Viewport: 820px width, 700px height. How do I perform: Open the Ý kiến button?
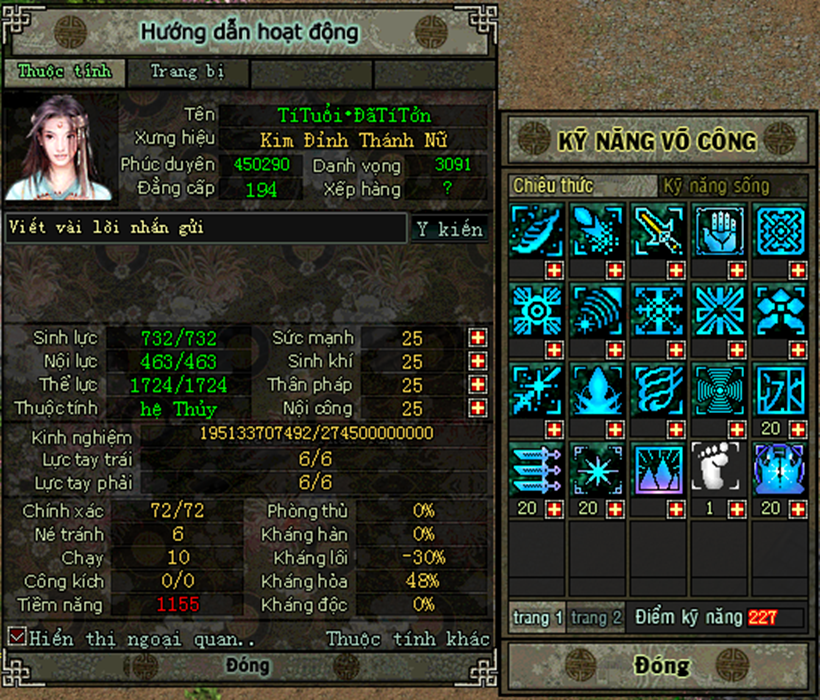click(x=450, y=229)
